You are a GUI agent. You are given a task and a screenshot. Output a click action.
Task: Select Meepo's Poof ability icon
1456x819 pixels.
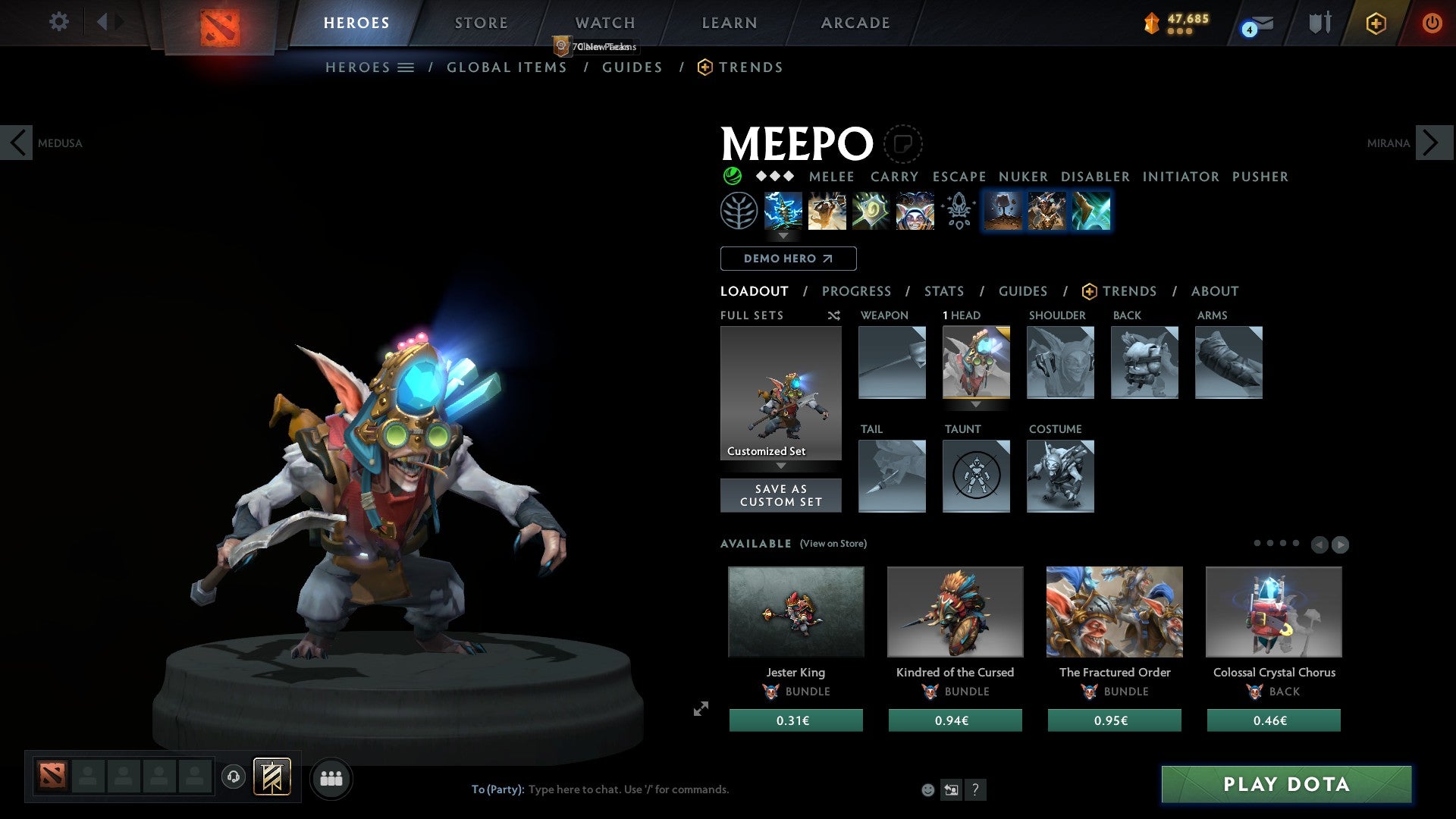click(827, 211)
